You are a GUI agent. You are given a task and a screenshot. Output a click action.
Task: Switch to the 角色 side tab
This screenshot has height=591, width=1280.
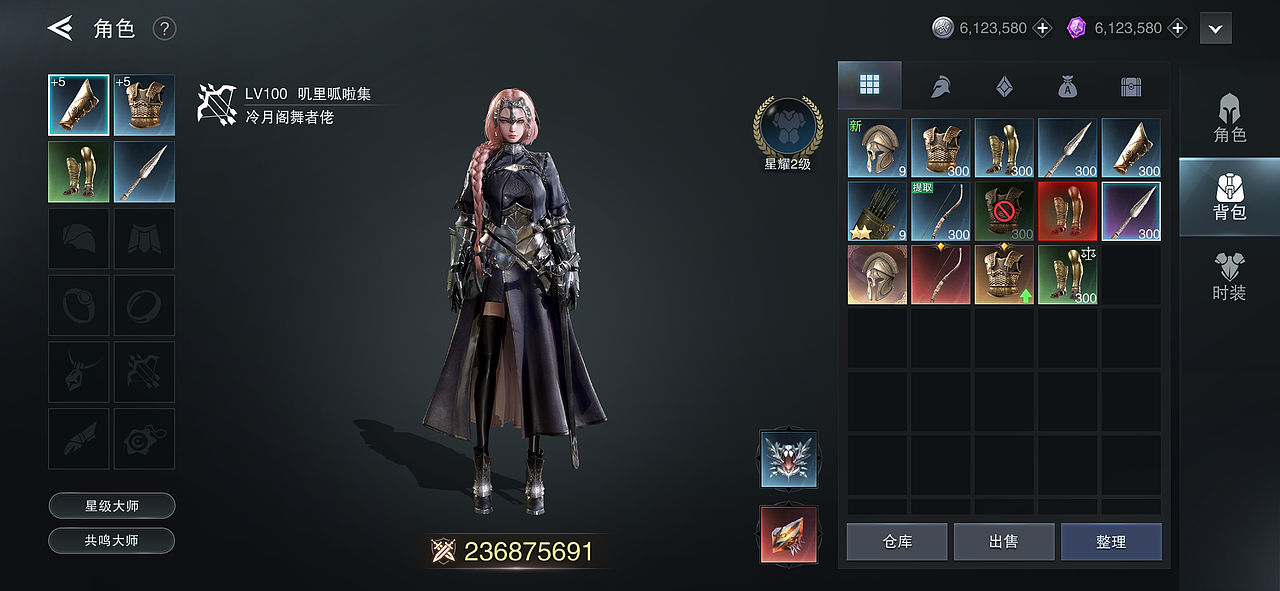1229,119
